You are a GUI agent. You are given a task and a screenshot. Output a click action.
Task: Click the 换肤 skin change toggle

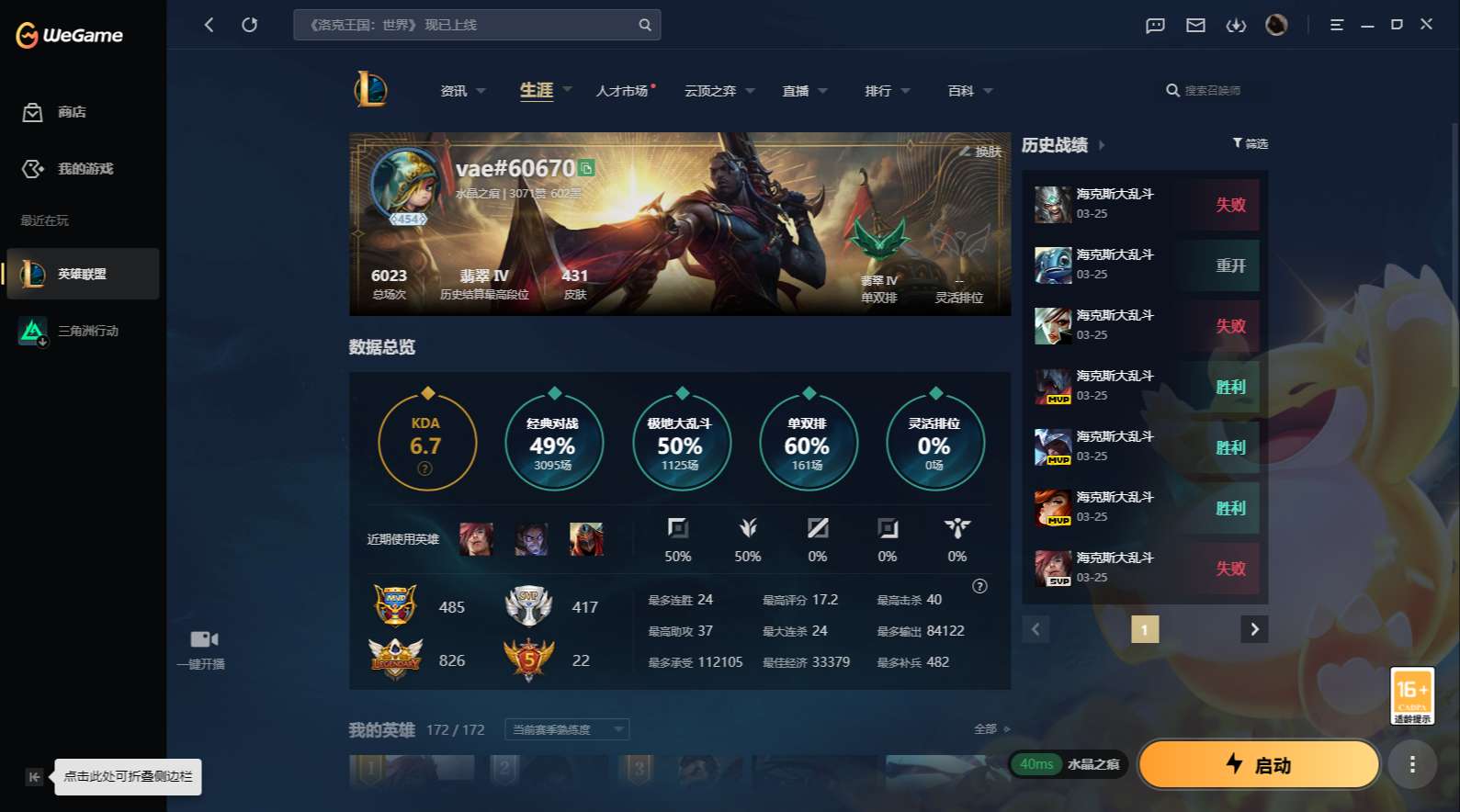(x=983, y=152)
